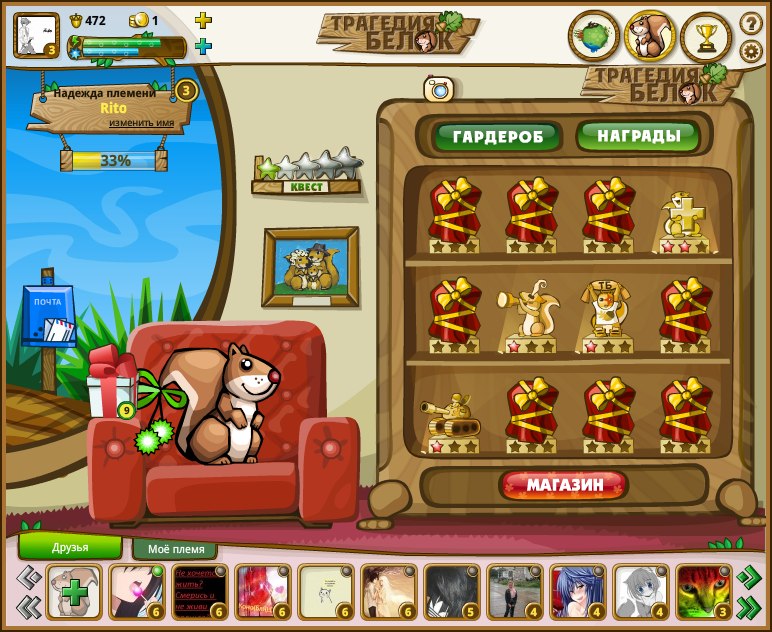The height and width of the screenshot is (632, 772).
Task: Switch to the Награды awards tab
Action: click(638, 135)
